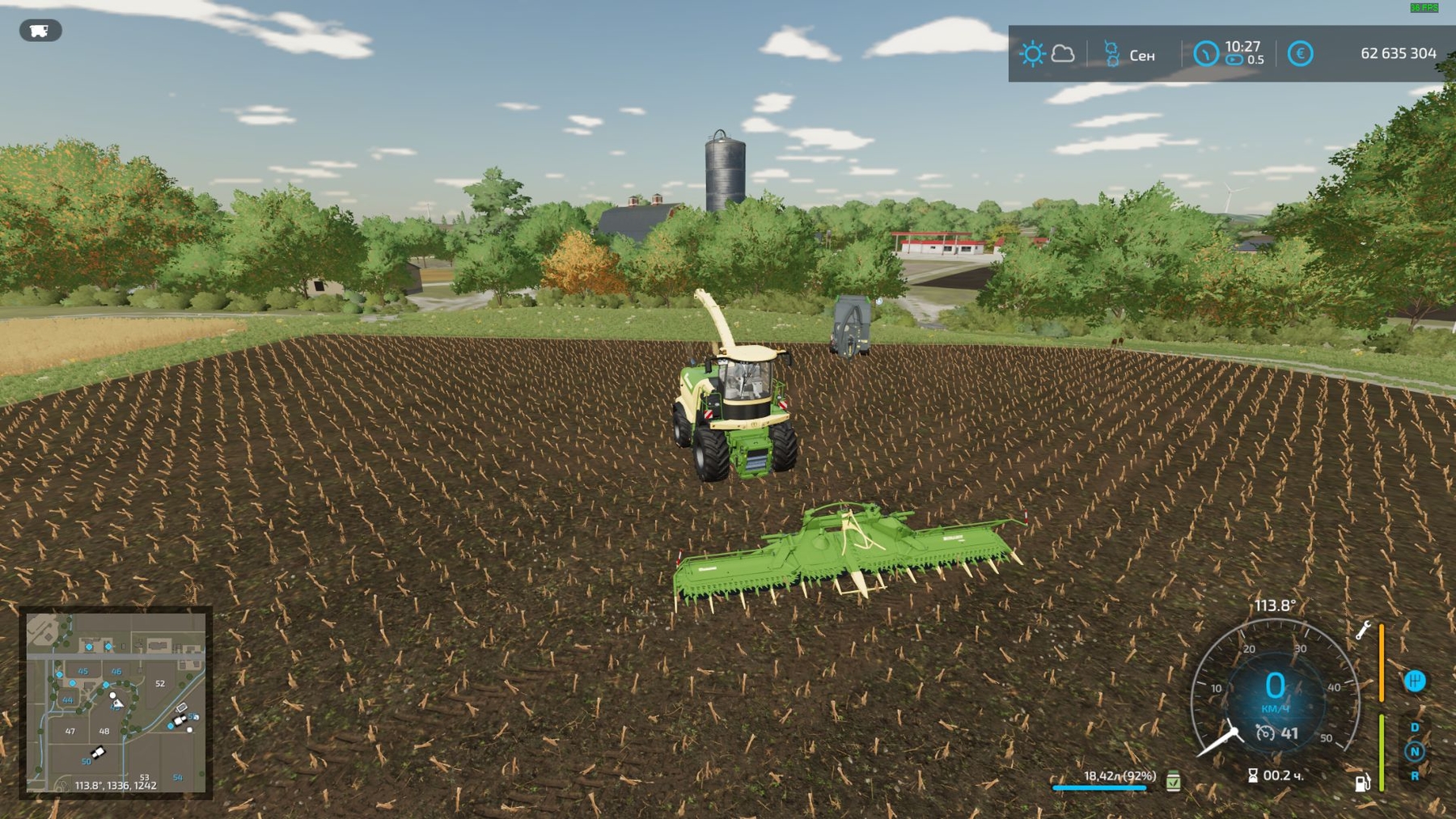Open the minimap

116,702
